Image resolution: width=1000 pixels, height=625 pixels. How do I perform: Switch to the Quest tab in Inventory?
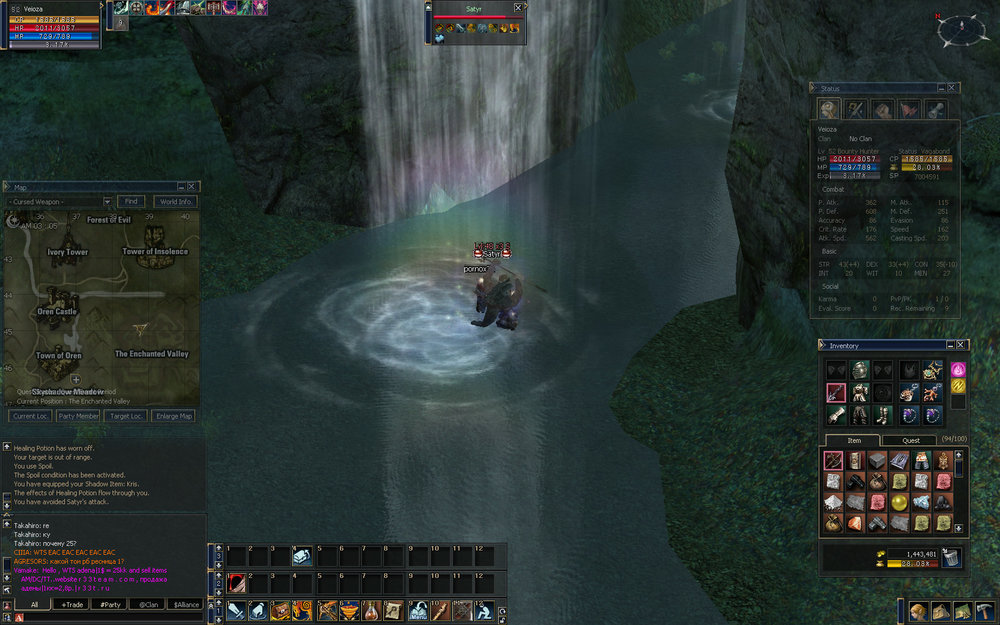[910, 440]
